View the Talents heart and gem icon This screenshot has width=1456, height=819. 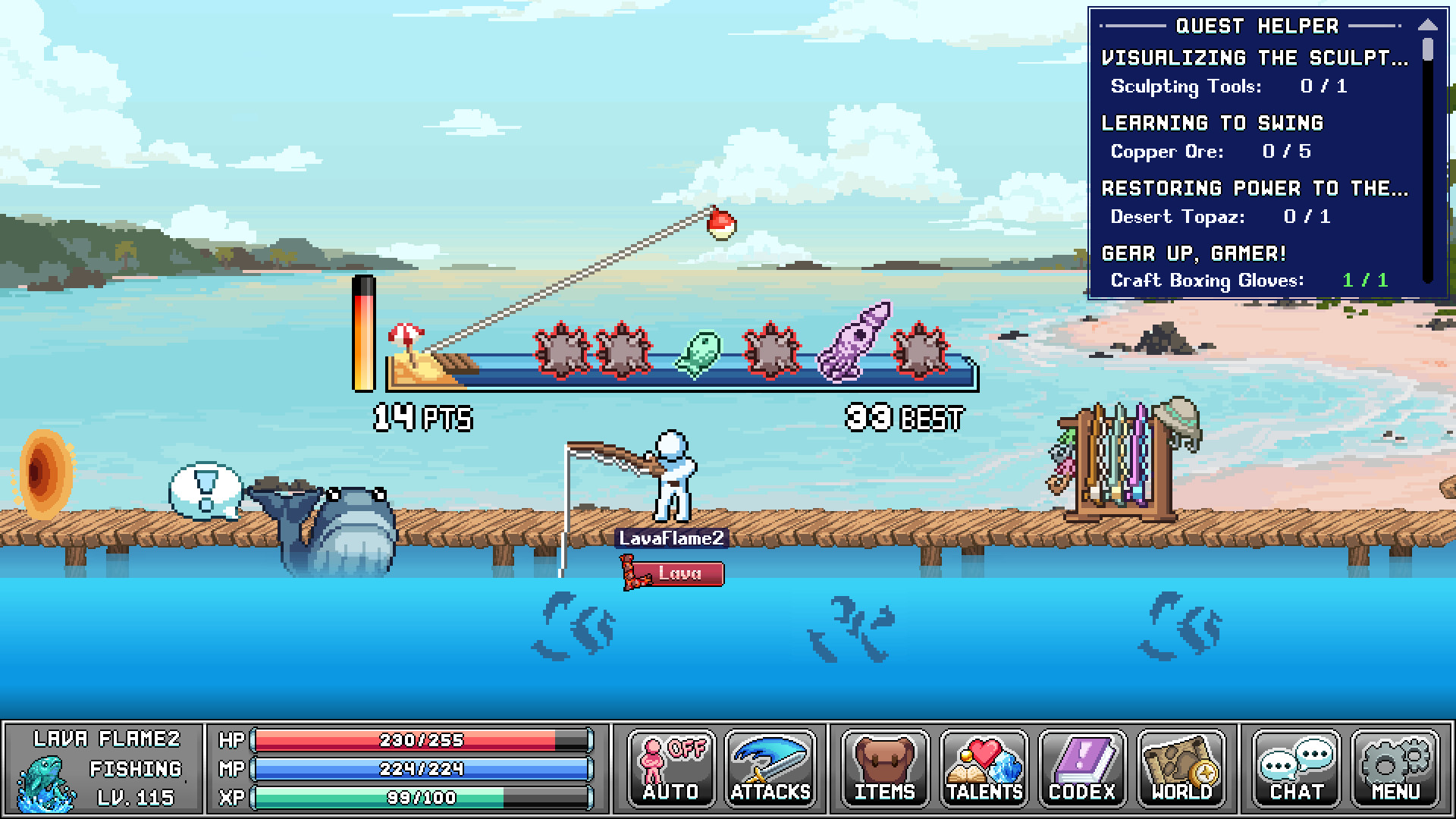(x=983, y=769)
